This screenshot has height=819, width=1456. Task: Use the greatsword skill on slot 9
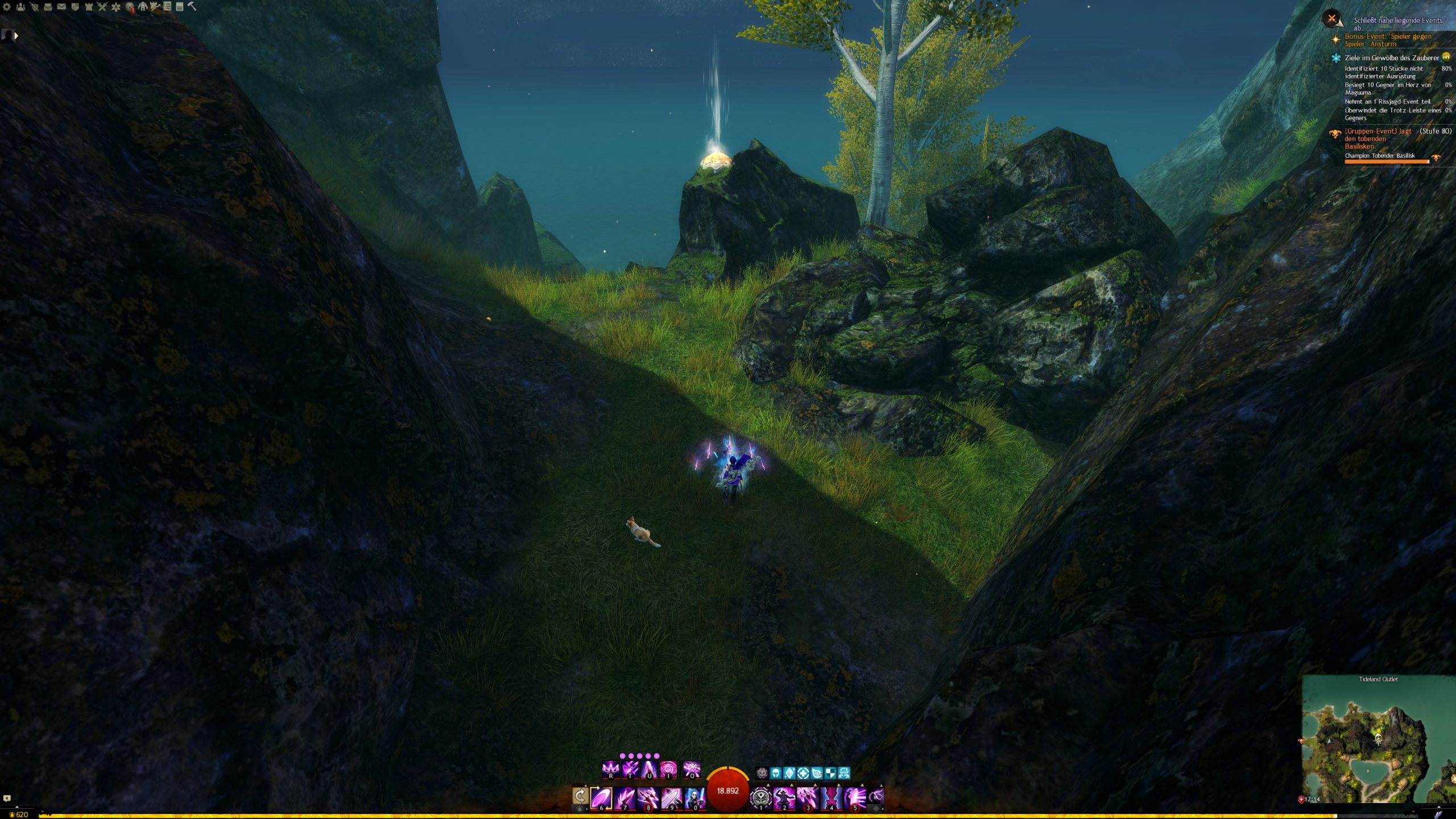click(x=671, y=797)
